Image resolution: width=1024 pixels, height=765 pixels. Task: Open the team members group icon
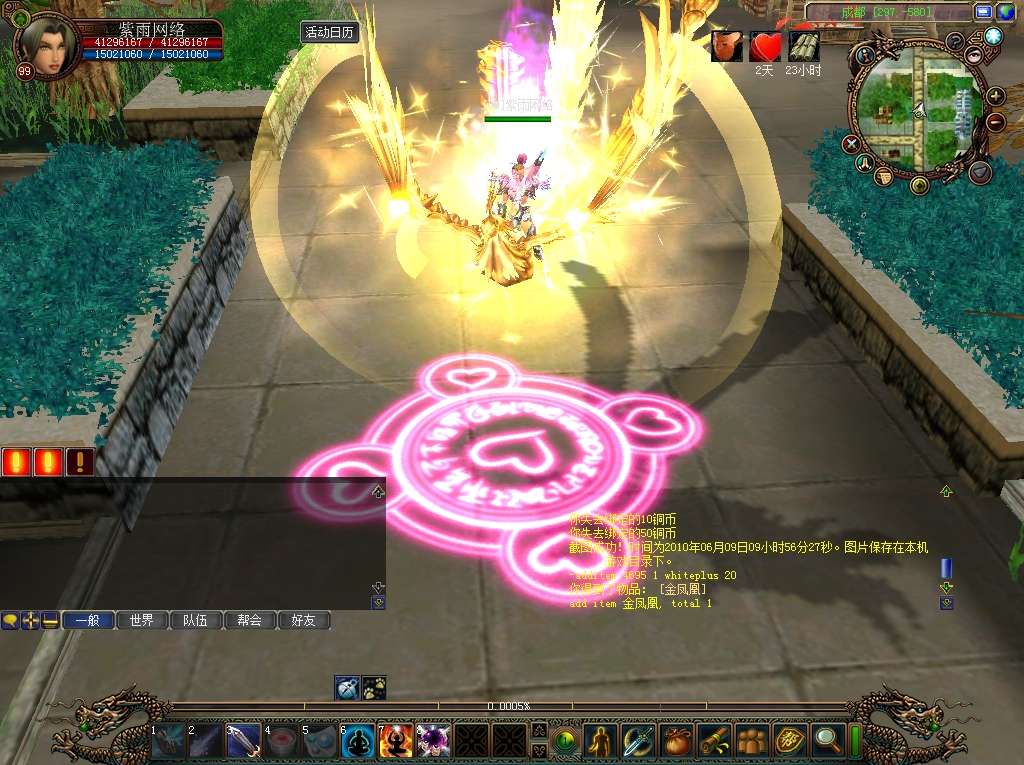coord(752,741)
